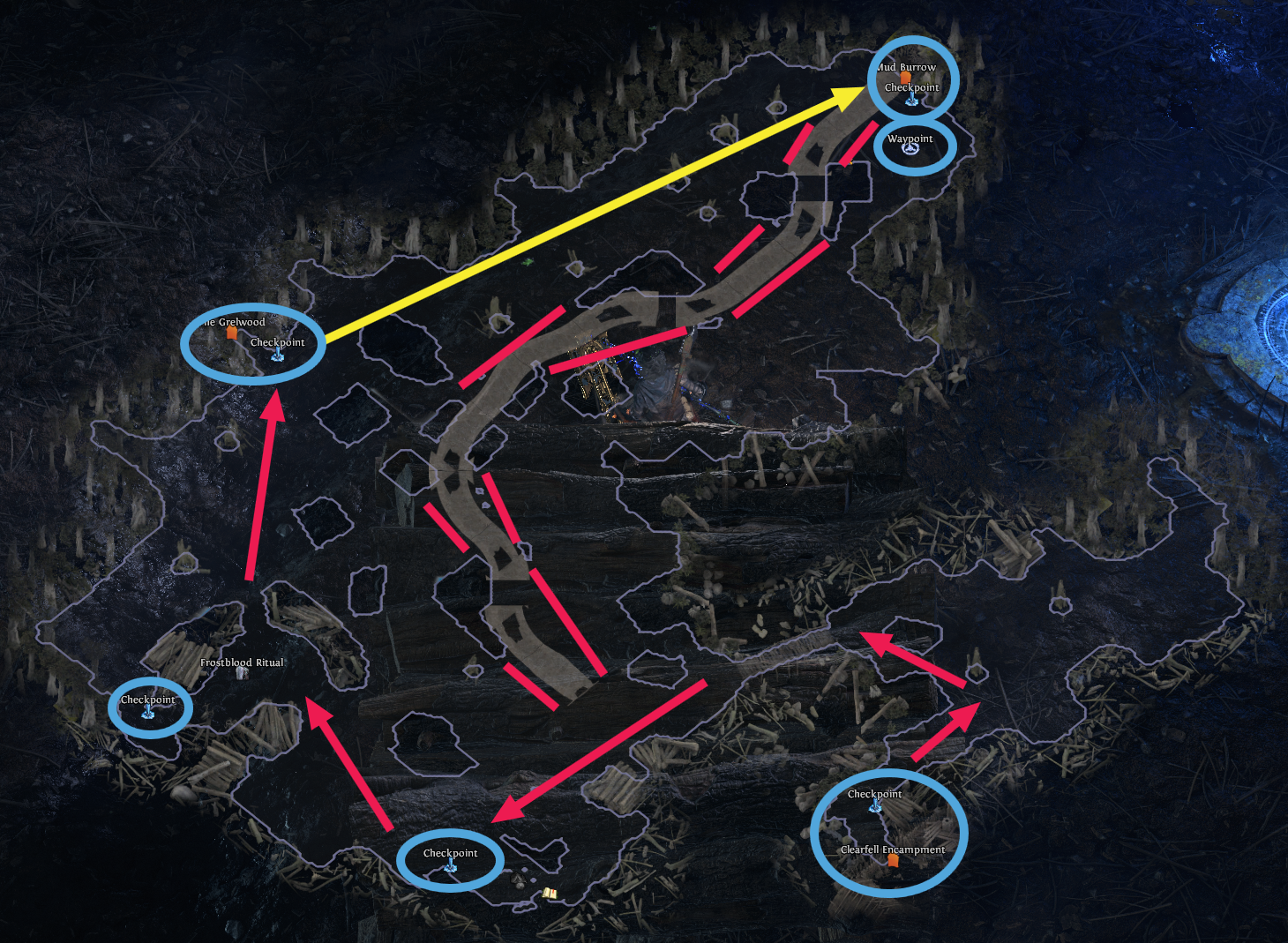
Task: Select the orange camp icon at Mud Burrow
Action: click(905, 78)
